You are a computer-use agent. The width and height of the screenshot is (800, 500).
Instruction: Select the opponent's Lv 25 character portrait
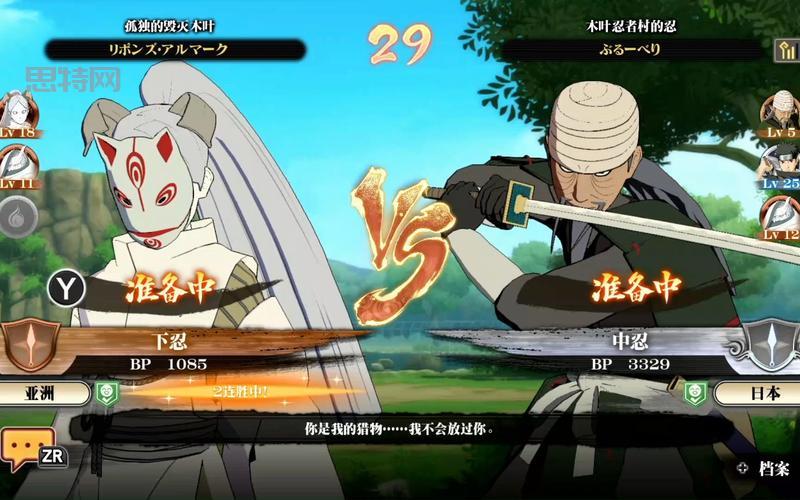tap(781, 163)
